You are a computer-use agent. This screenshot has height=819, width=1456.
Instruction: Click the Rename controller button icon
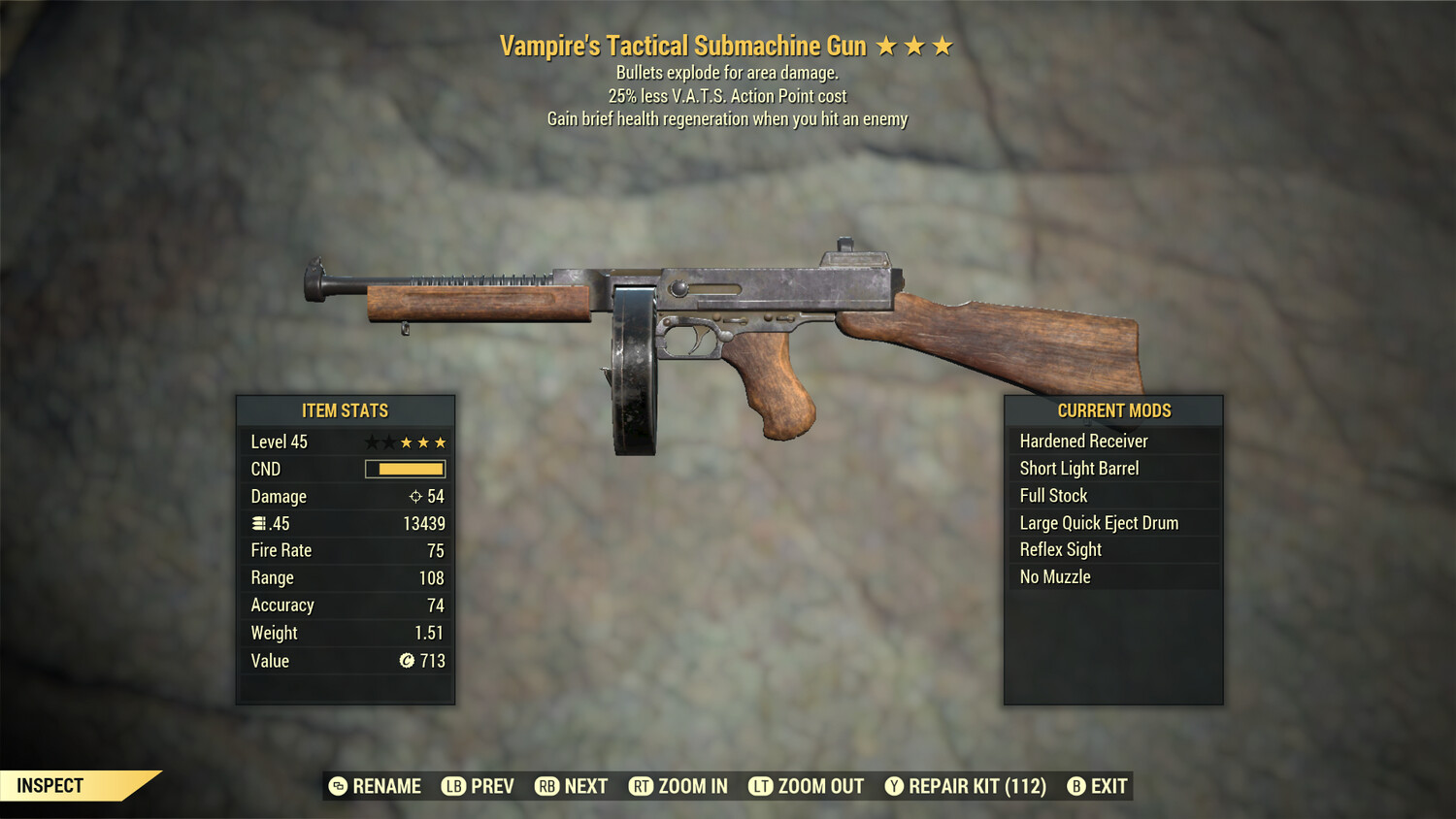(337, 786)
